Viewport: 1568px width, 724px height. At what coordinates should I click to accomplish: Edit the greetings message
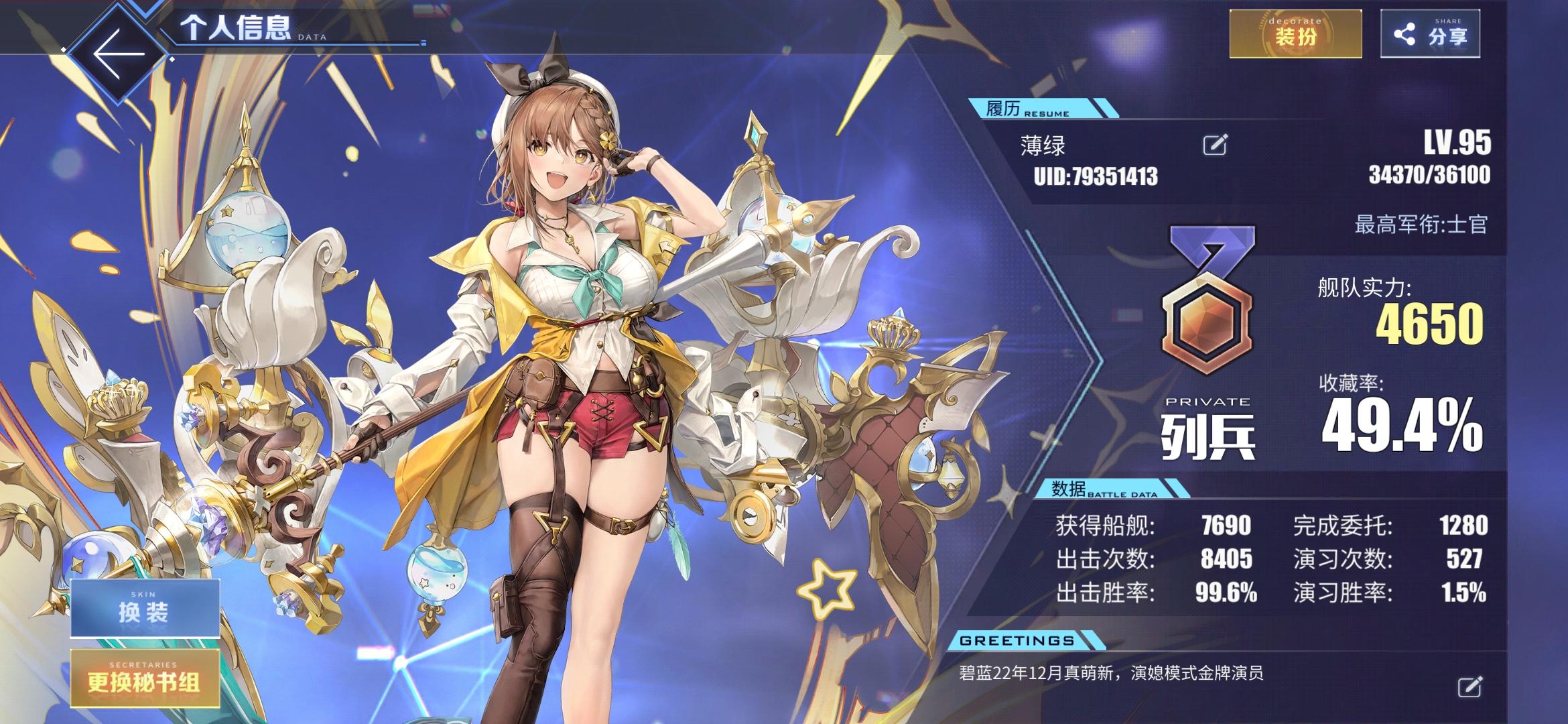pyautogui.click(x=1469, y=686)
